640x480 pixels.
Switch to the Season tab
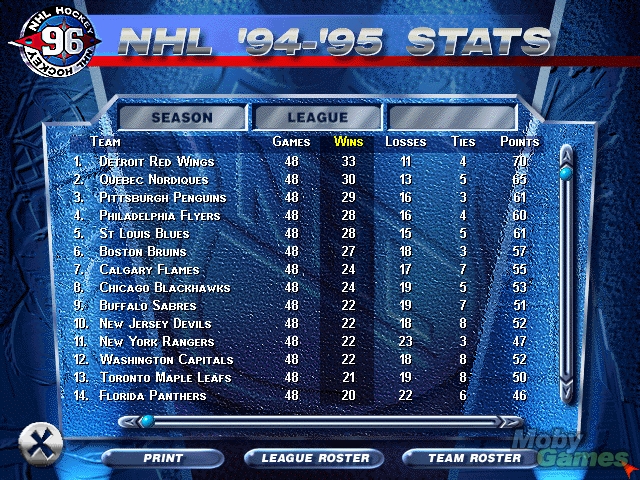point(182,118)
